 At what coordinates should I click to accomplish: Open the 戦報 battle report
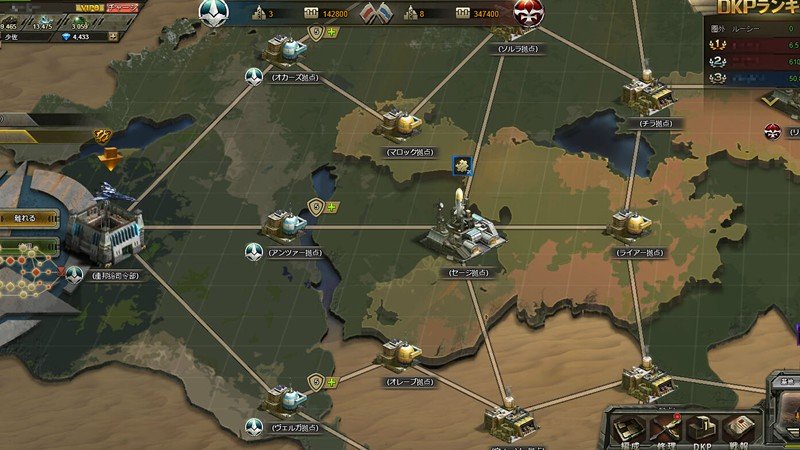[x=739, y=426]
